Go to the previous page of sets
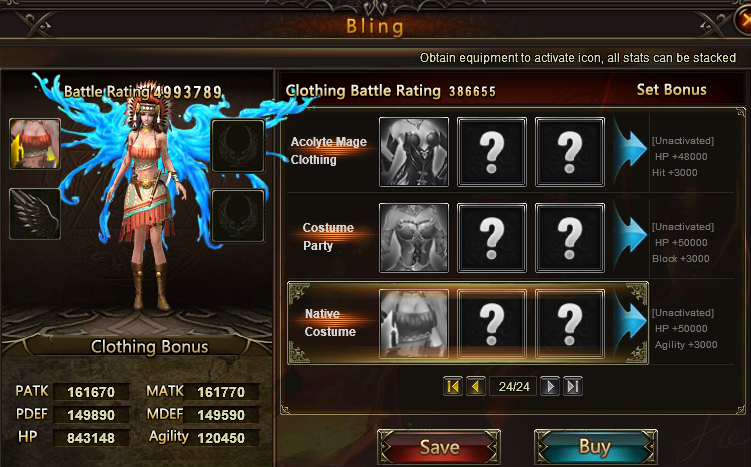This screenshot has height=467, width=751. click(475, 386)
